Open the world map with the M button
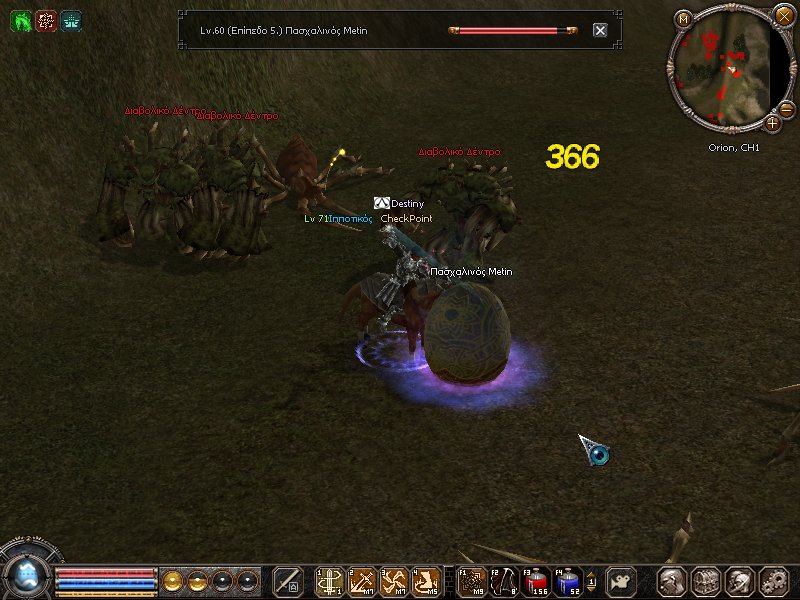Viewport: 800px width, 600px height. coord(683,18)
